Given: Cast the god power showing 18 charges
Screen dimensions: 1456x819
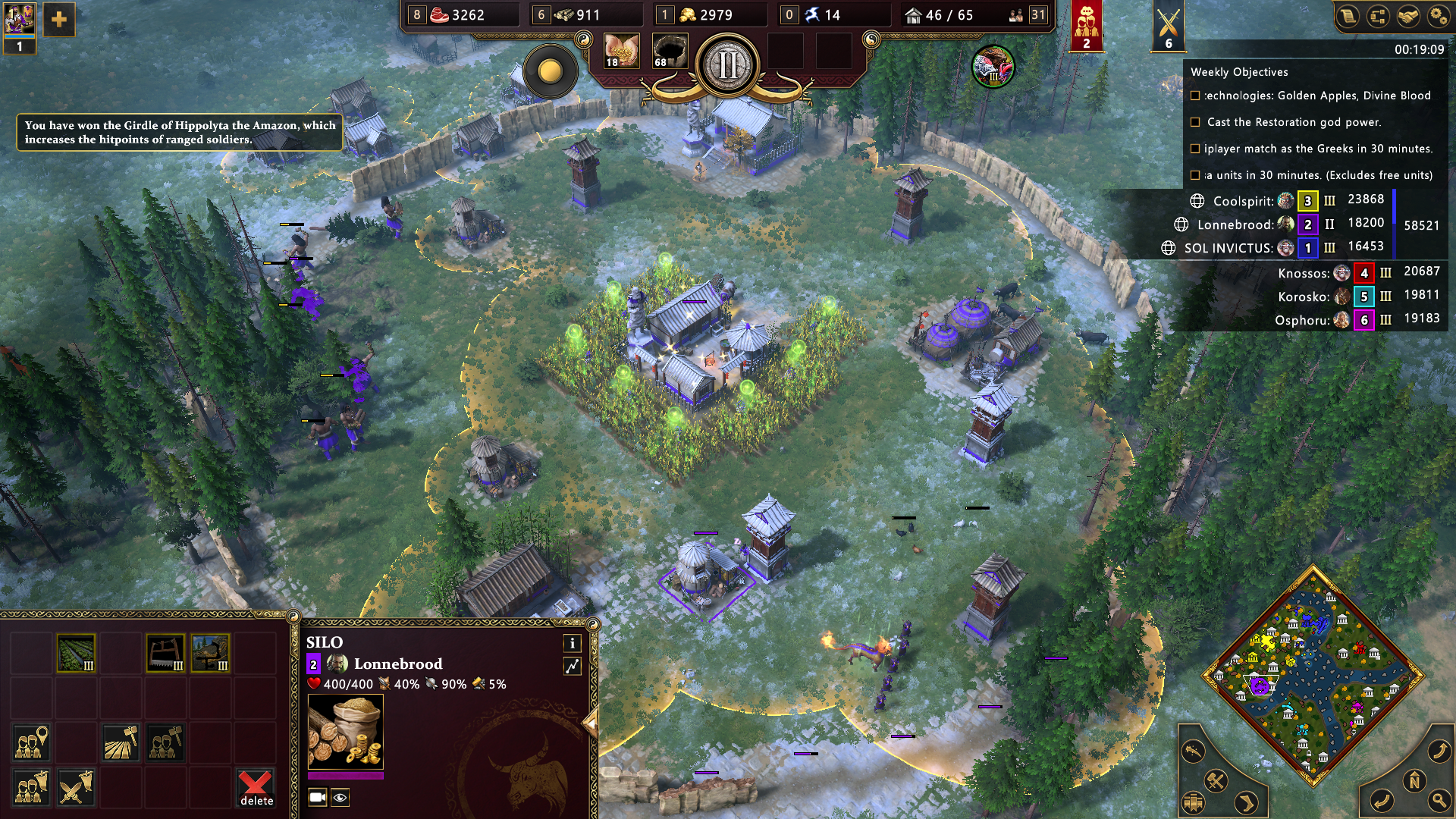Looking at the screenshot, I should 621,52.
